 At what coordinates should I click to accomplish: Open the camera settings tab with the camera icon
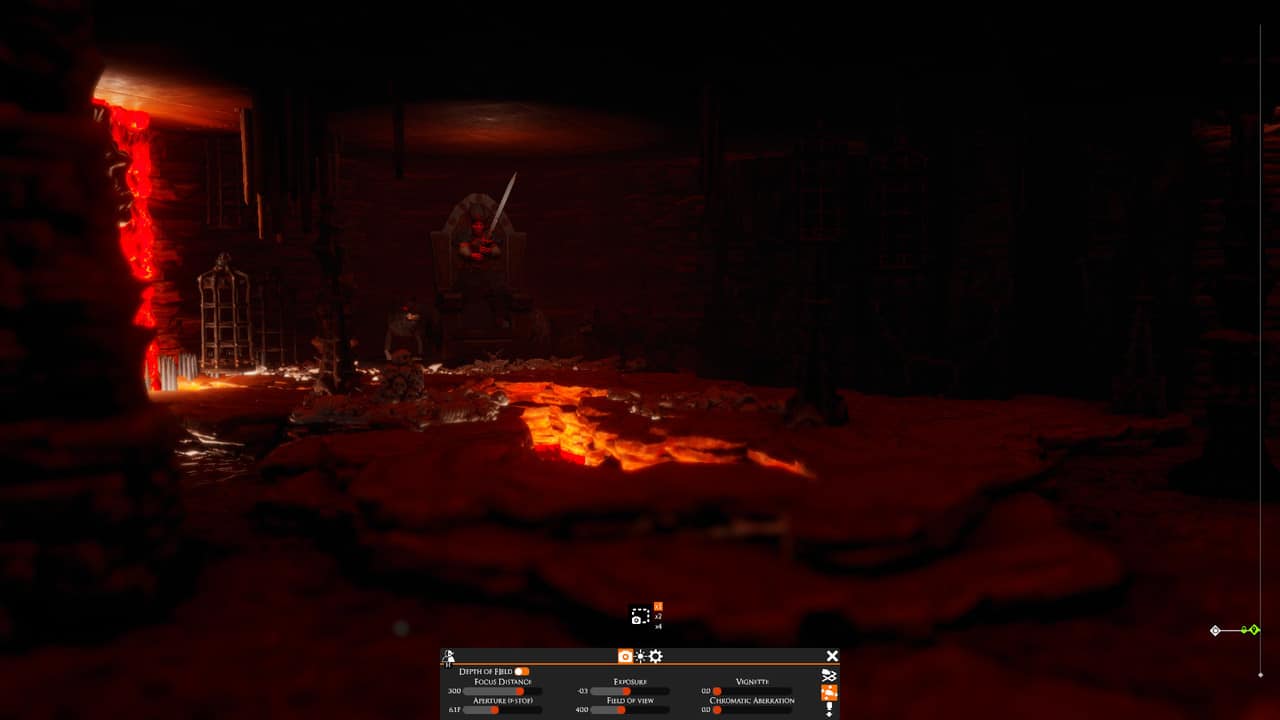tap(625, 656)
